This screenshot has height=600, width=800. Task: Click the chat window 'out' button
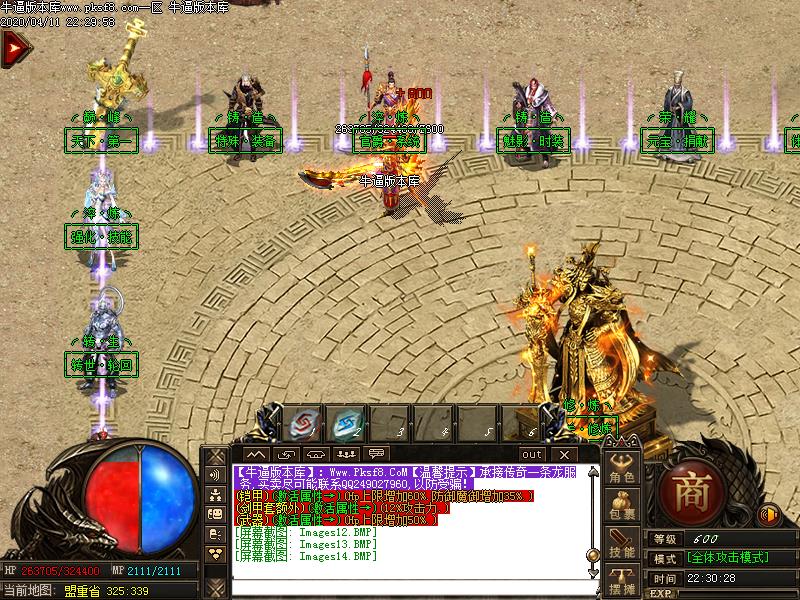click(x=532, y=454)
